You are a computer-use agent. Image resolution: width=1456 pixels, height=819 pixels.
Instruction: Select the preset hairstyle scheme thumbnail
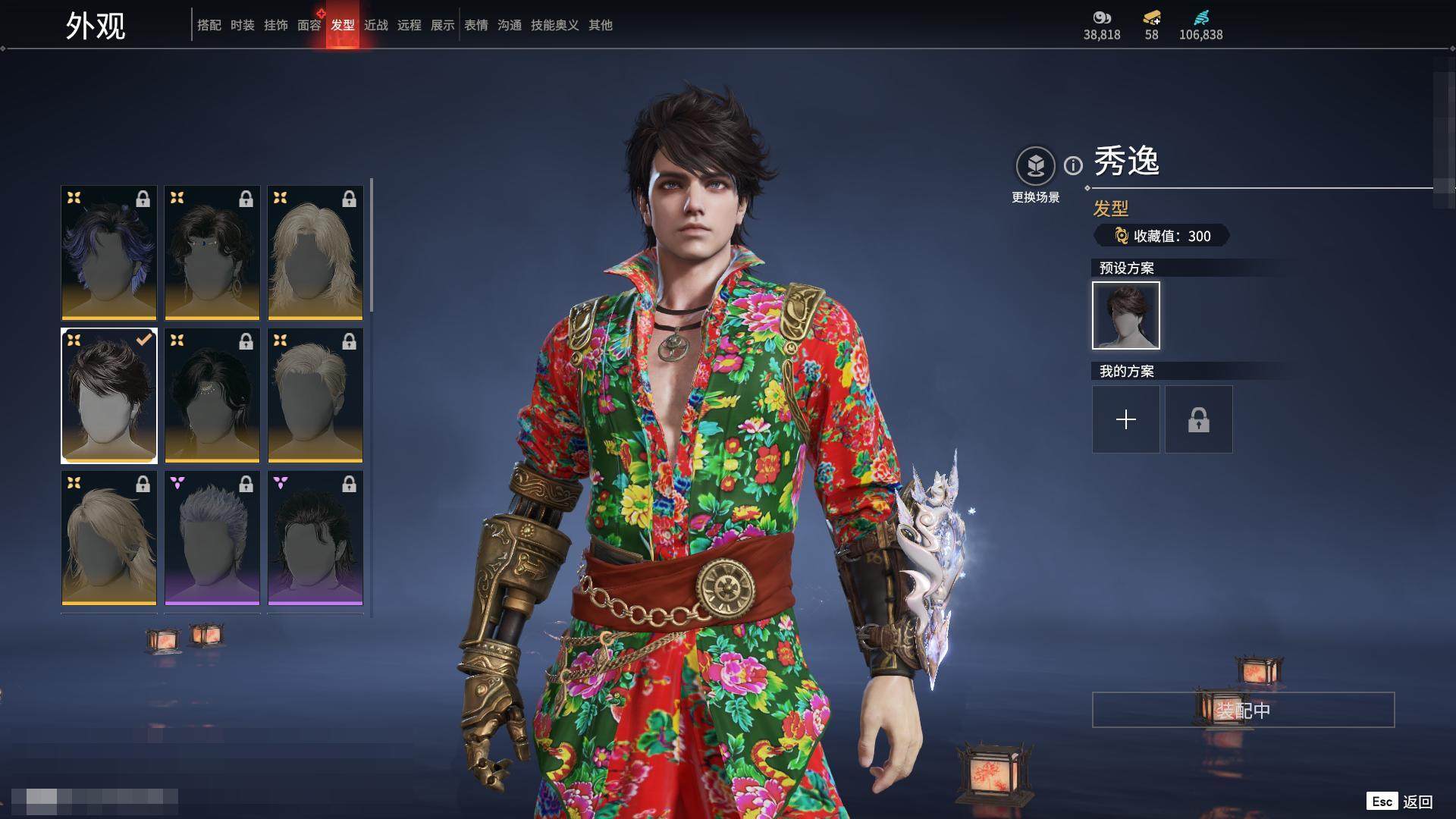click(1125, 315)
